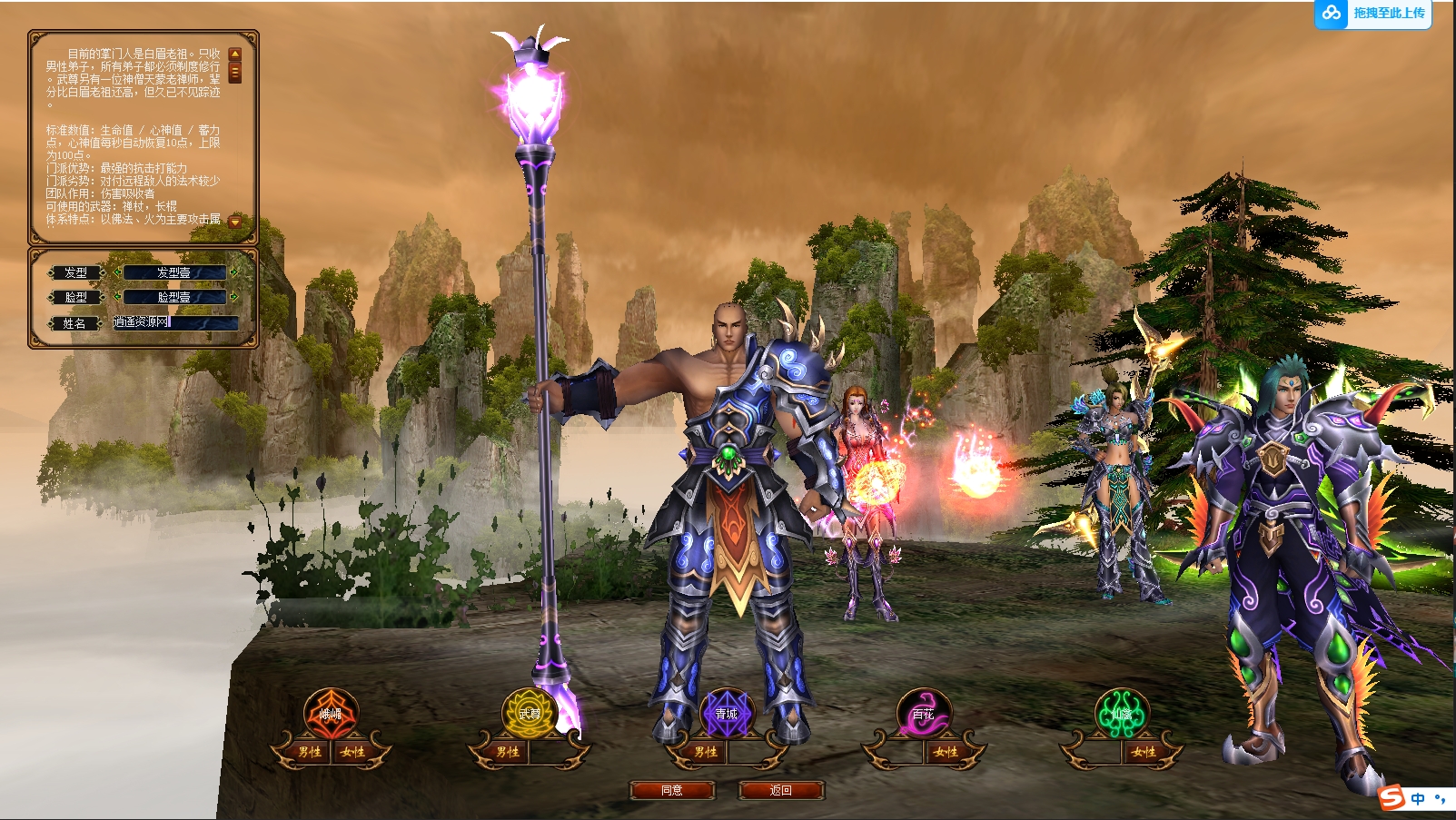The width and height of the screenshot is (1456, 820).
Task: Choose 女性 under the green sect emblem
Action: (1144, 752)
